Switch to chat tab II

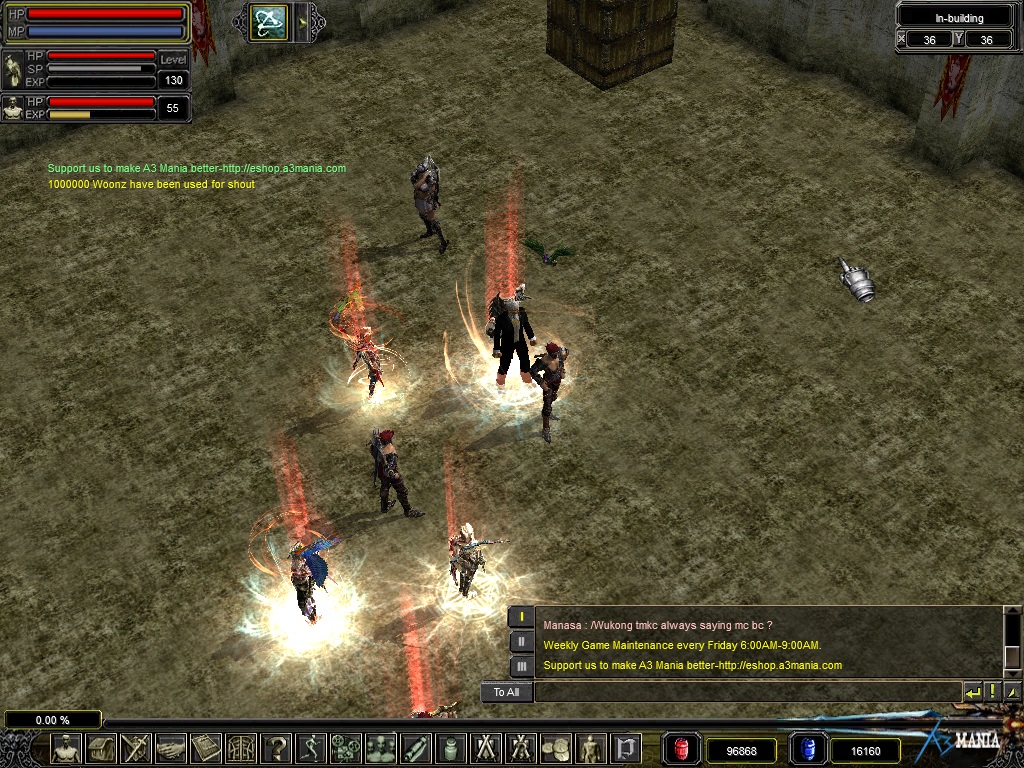click(x=521, y=642)
